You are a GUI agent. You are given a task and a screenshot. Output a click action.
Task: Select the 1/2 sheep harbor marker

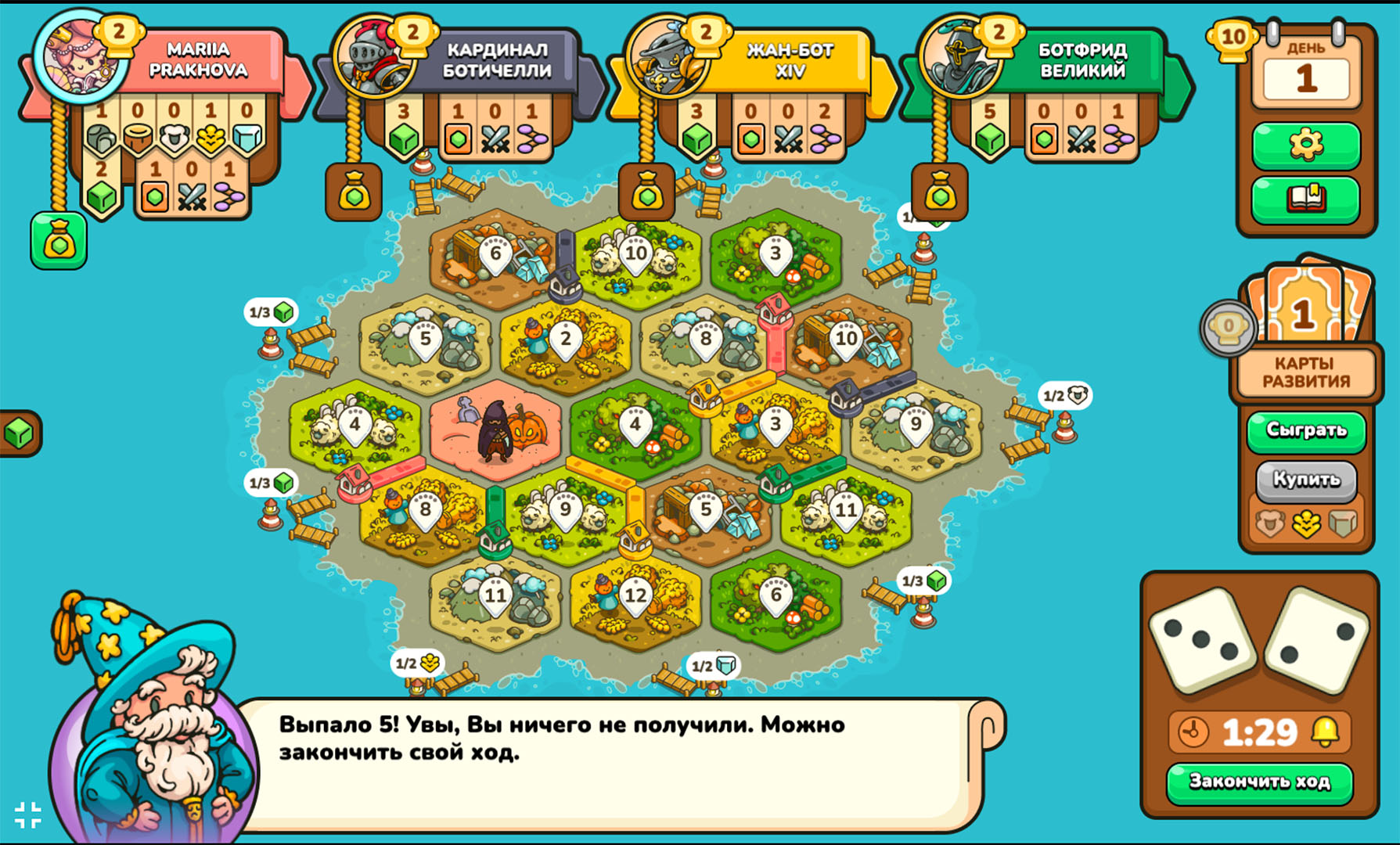(x=1065, y=395)
